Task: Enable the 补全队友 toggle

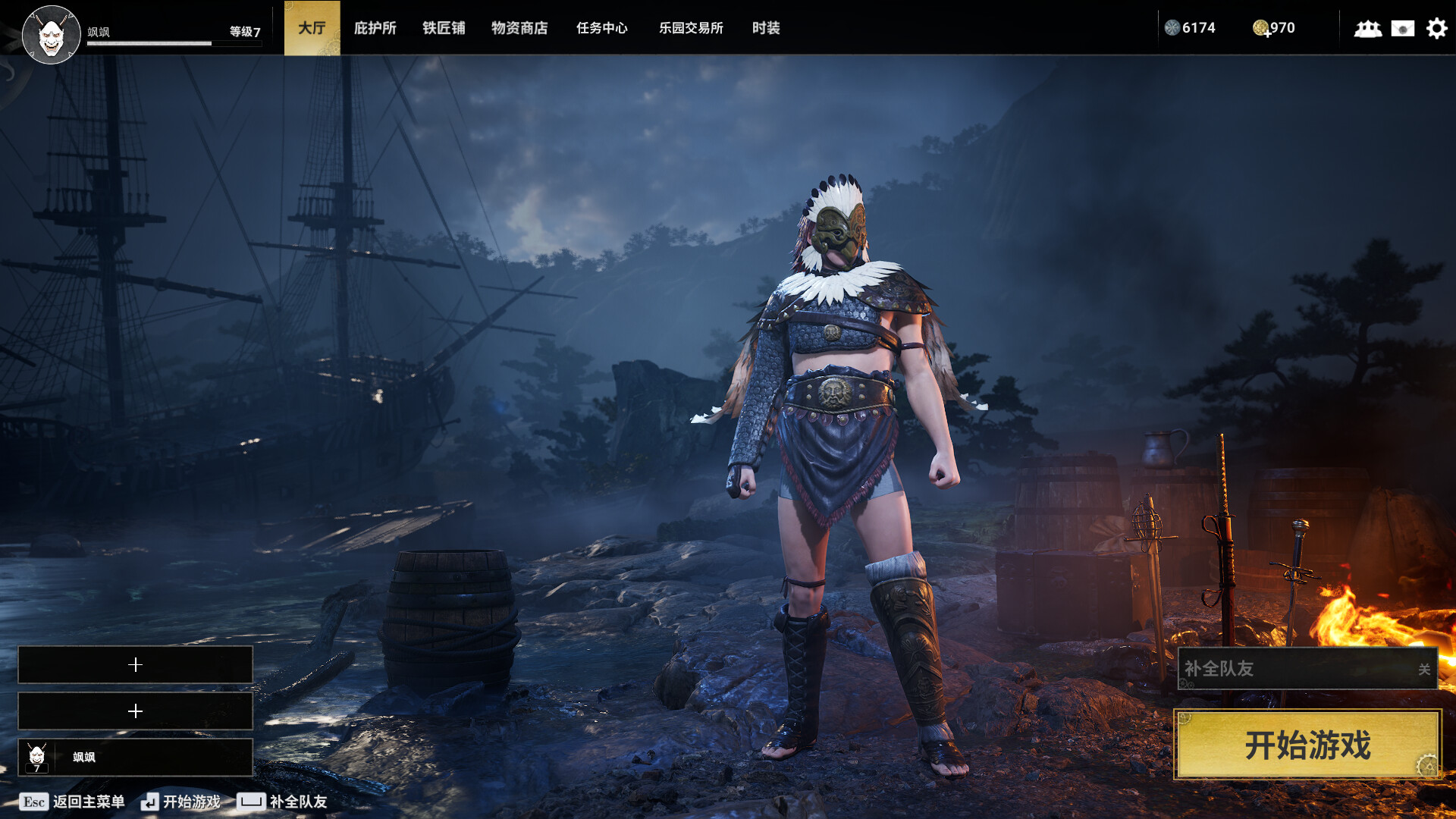Action: pyautogui.click(x=1424, y=670)
